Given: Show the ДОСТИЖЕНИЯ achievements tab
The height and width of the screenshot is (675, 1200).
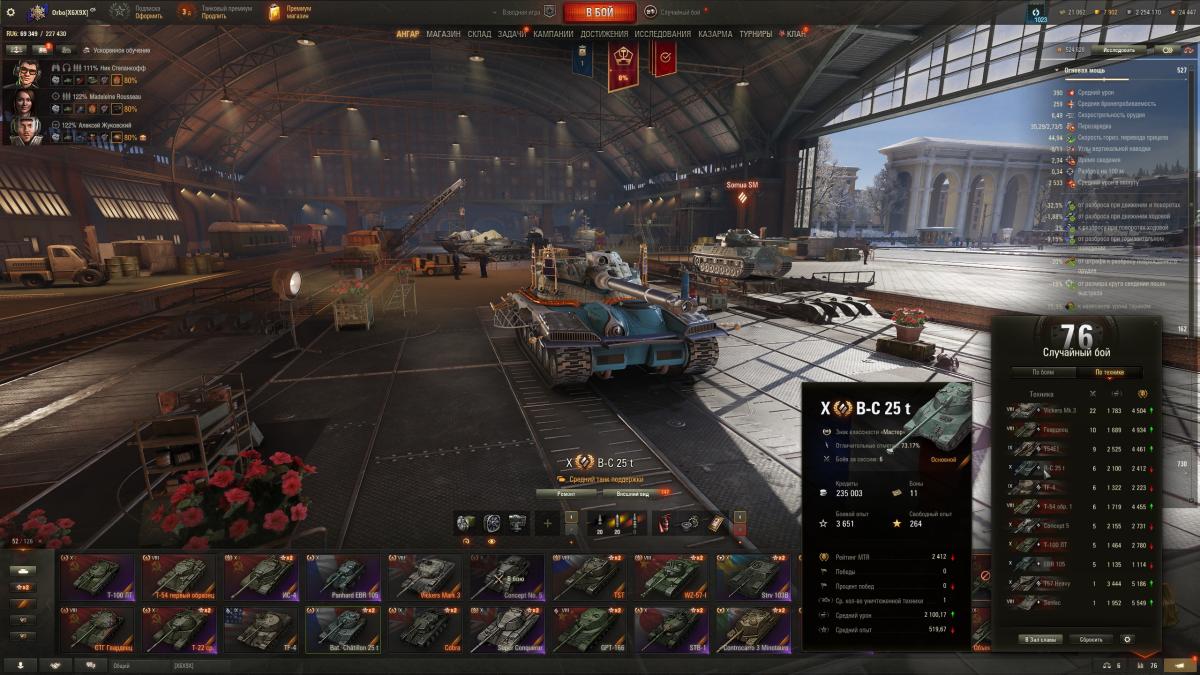Looking at the screenshot, I should [x=604, y=34].
